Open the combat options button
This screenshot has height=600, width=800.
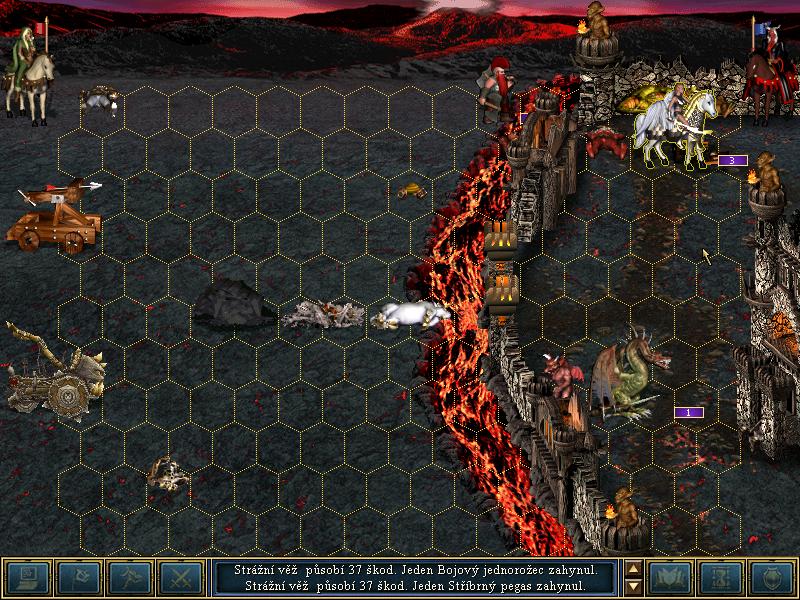pyautogui.click(x=25, y=577)
